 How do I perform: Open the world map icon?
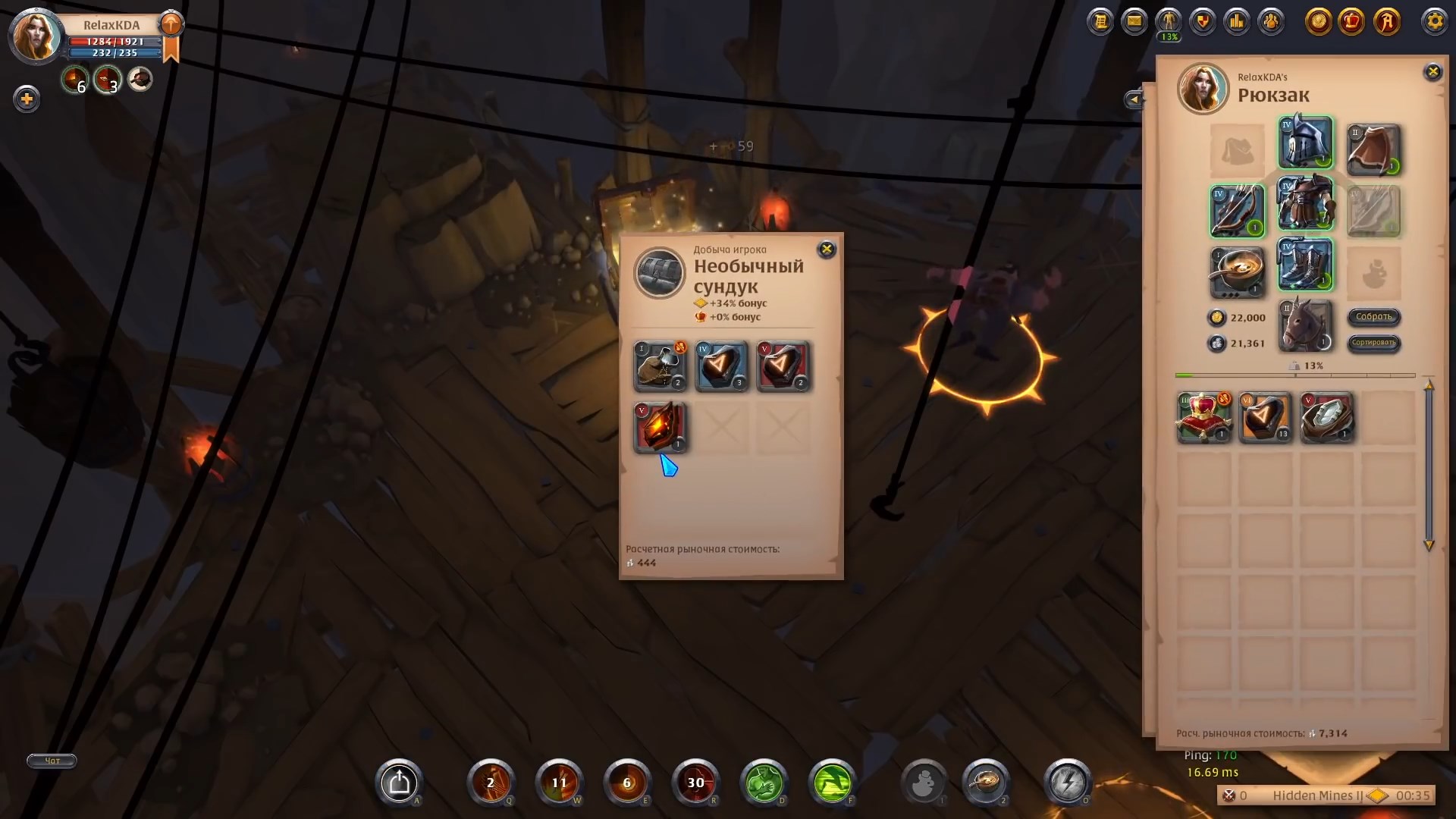tap(1101, 21)
